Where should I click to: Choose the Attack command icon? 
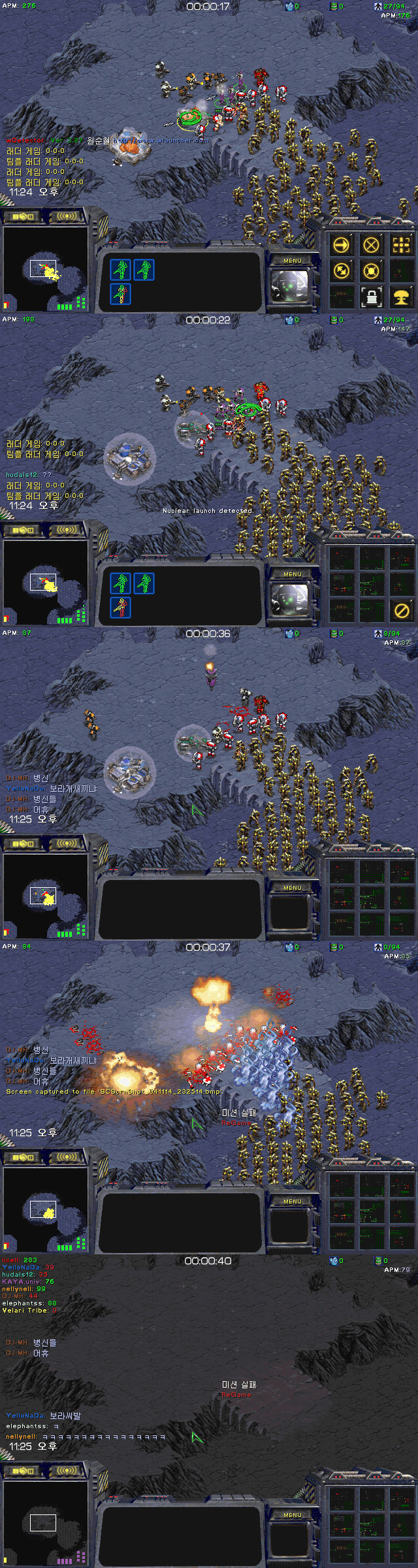click(401, 245)
